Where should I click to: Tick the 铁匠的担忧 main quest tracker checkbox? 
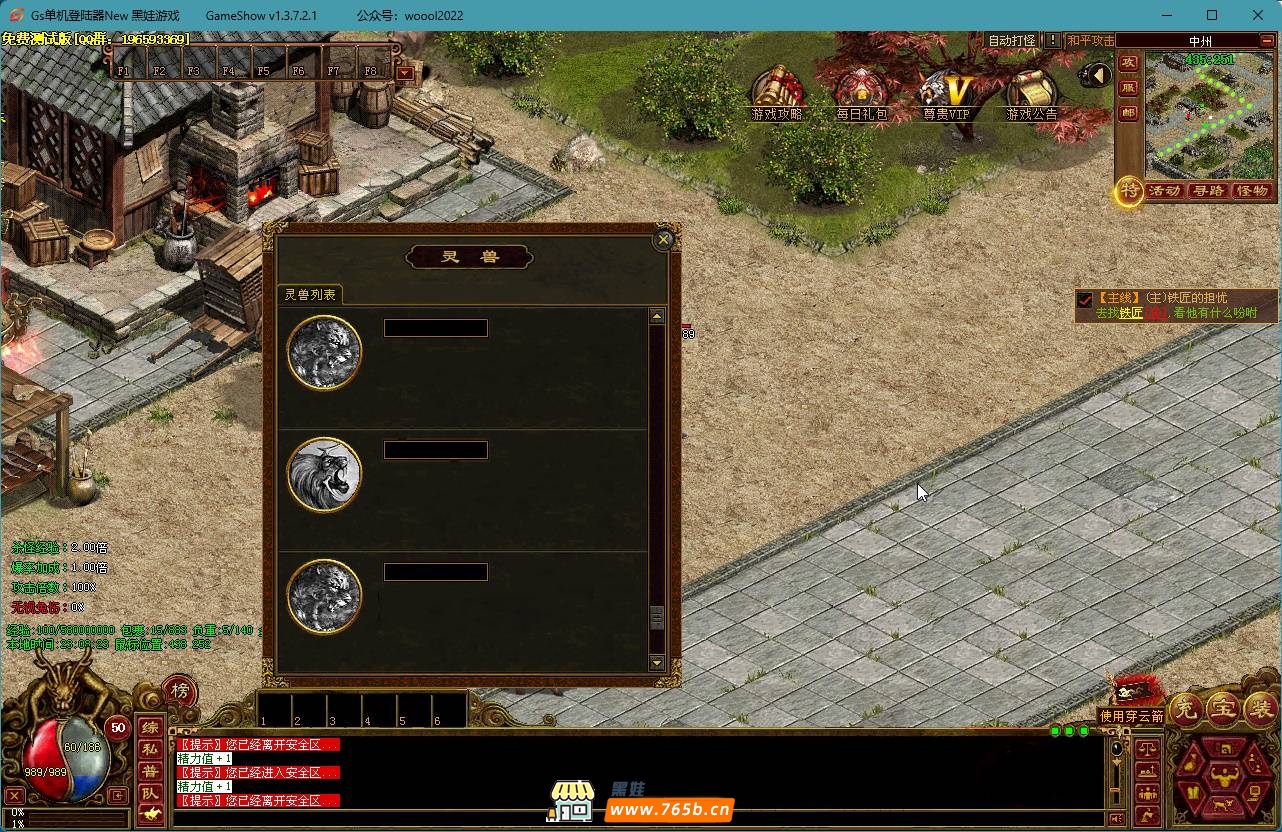tap(1085, 299)
